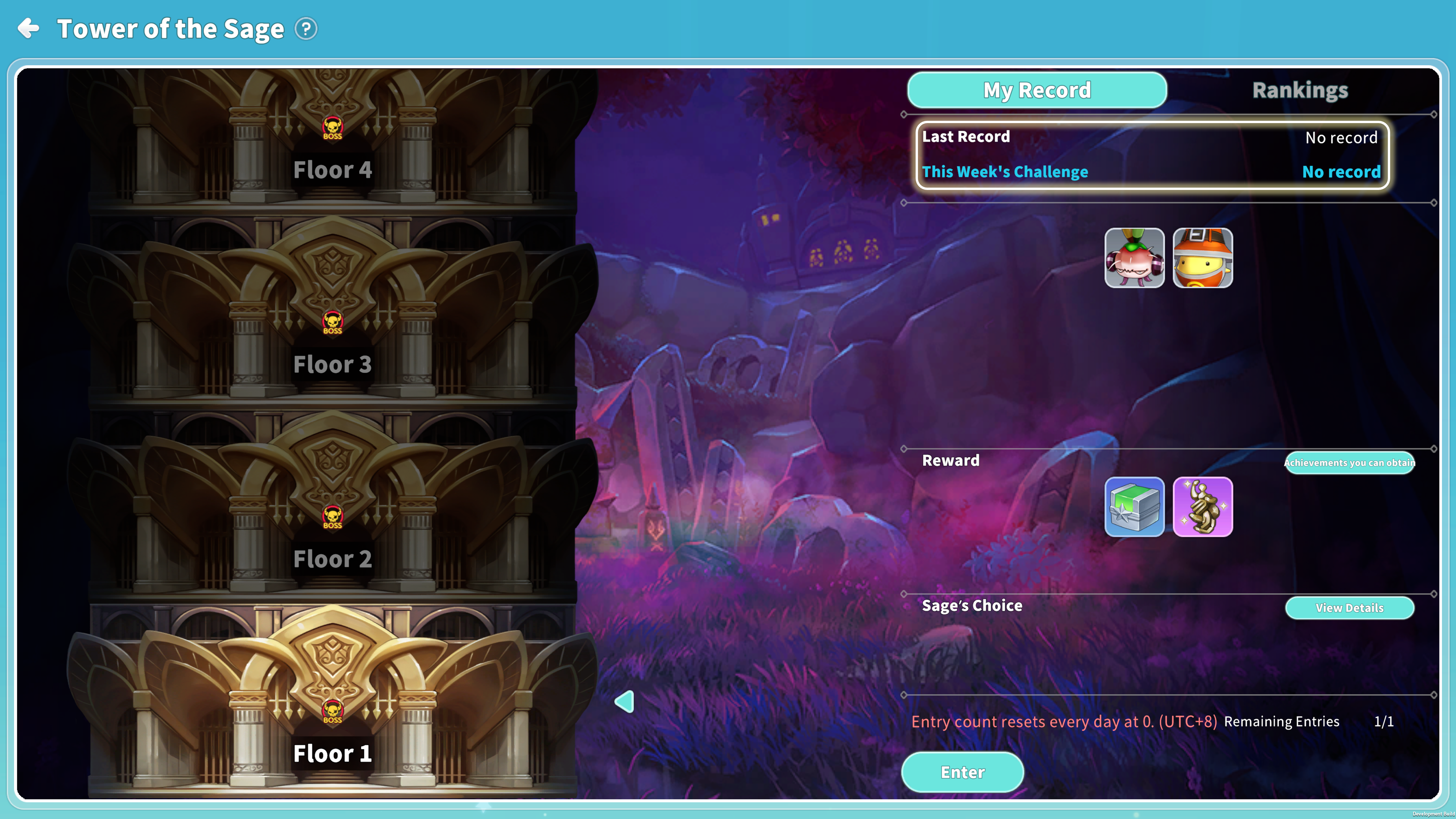This screenshot has height=819, width=1456.
Task: Select Floor 3 of the tower
Action: click(332, 339)
